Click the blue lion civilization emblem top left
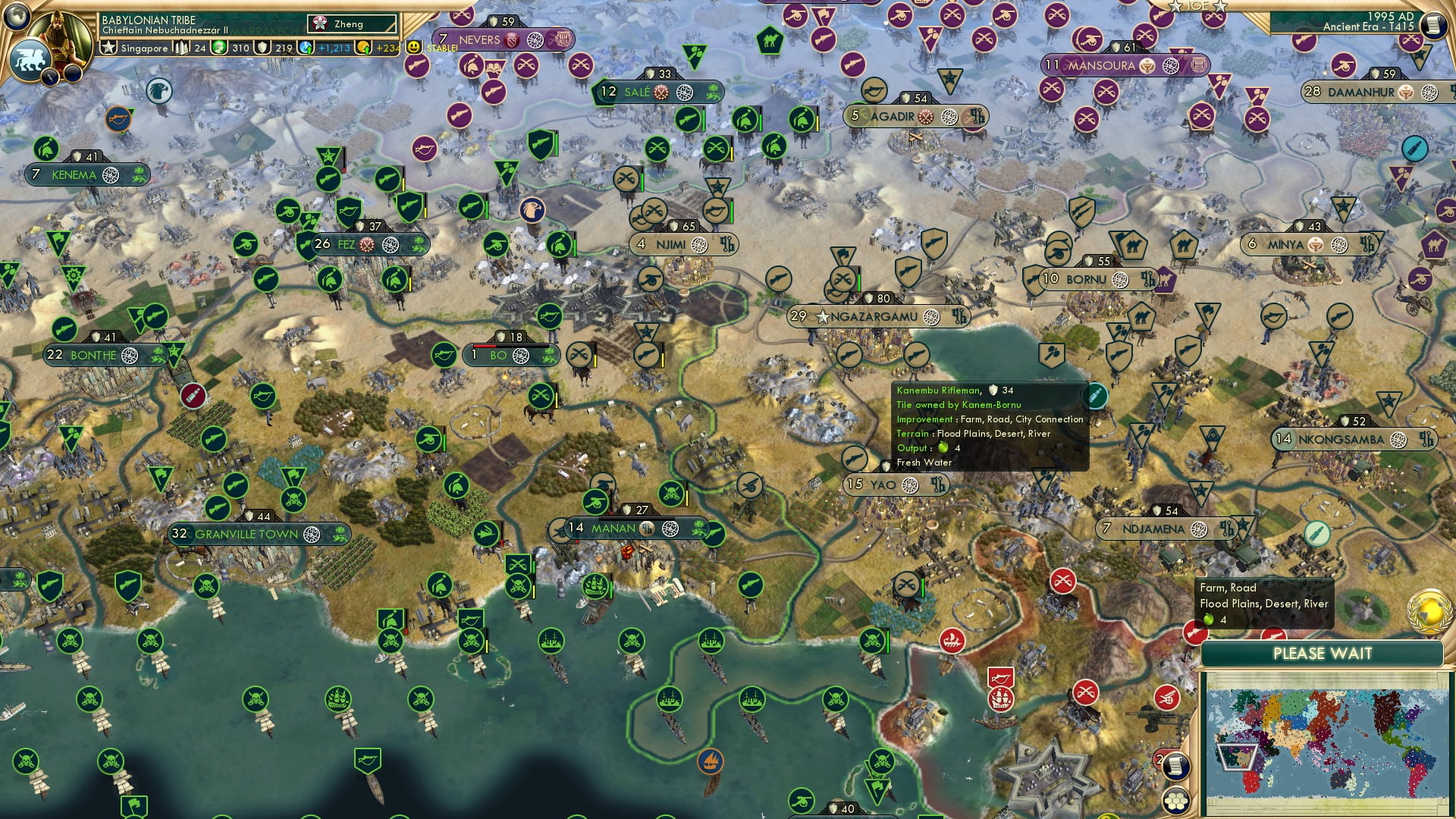 [30, 61]
